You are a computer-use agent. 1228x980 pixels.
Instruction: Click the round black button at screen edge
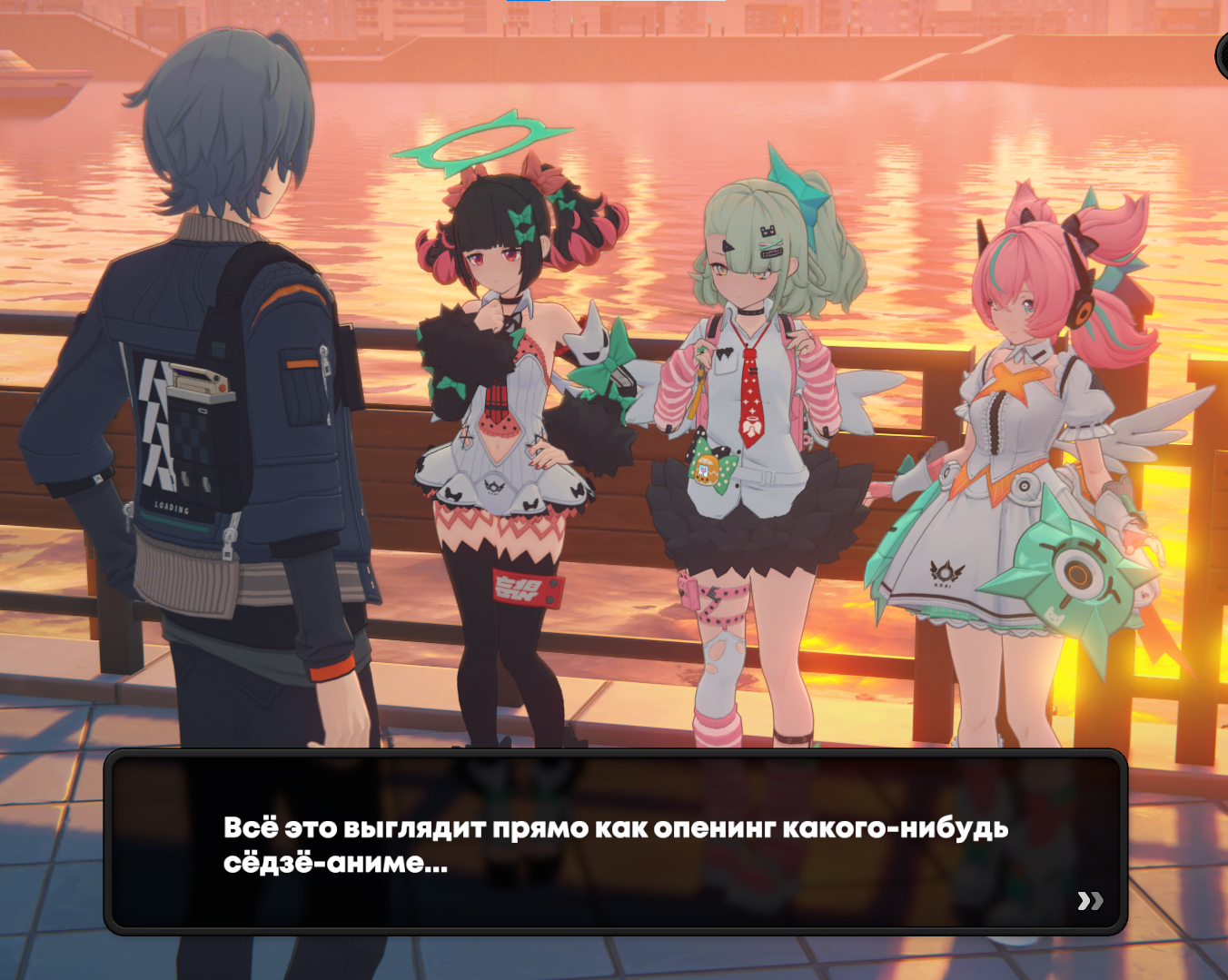coord(1223,55)
